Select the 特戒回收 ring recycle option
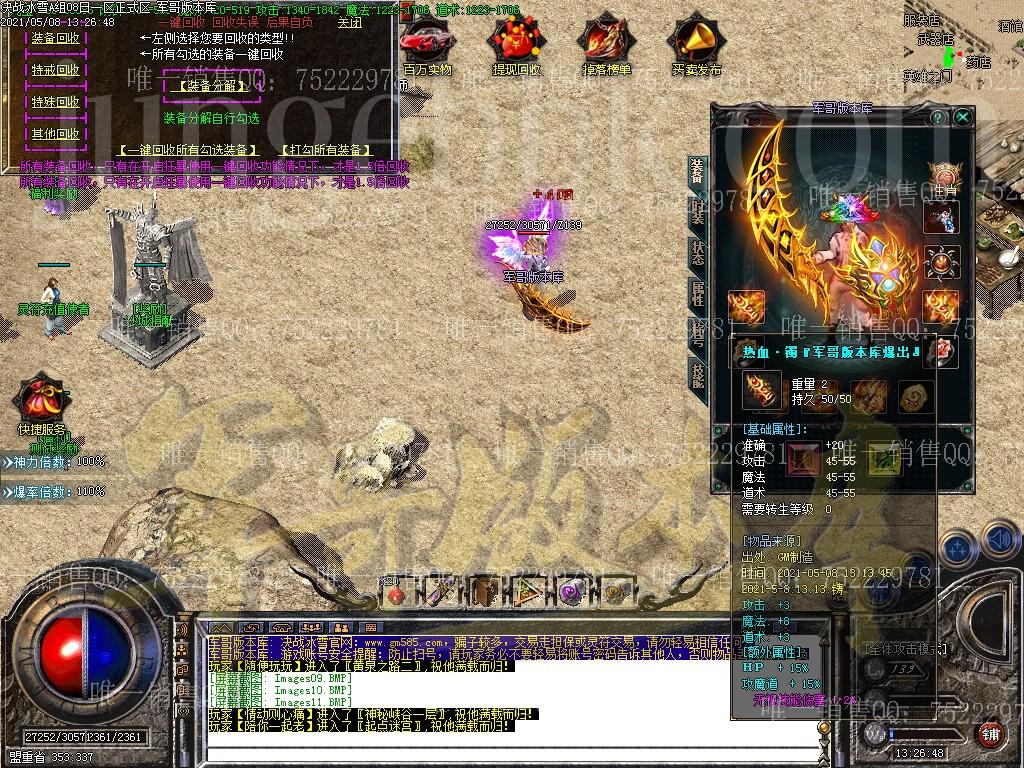 point(56,70)
